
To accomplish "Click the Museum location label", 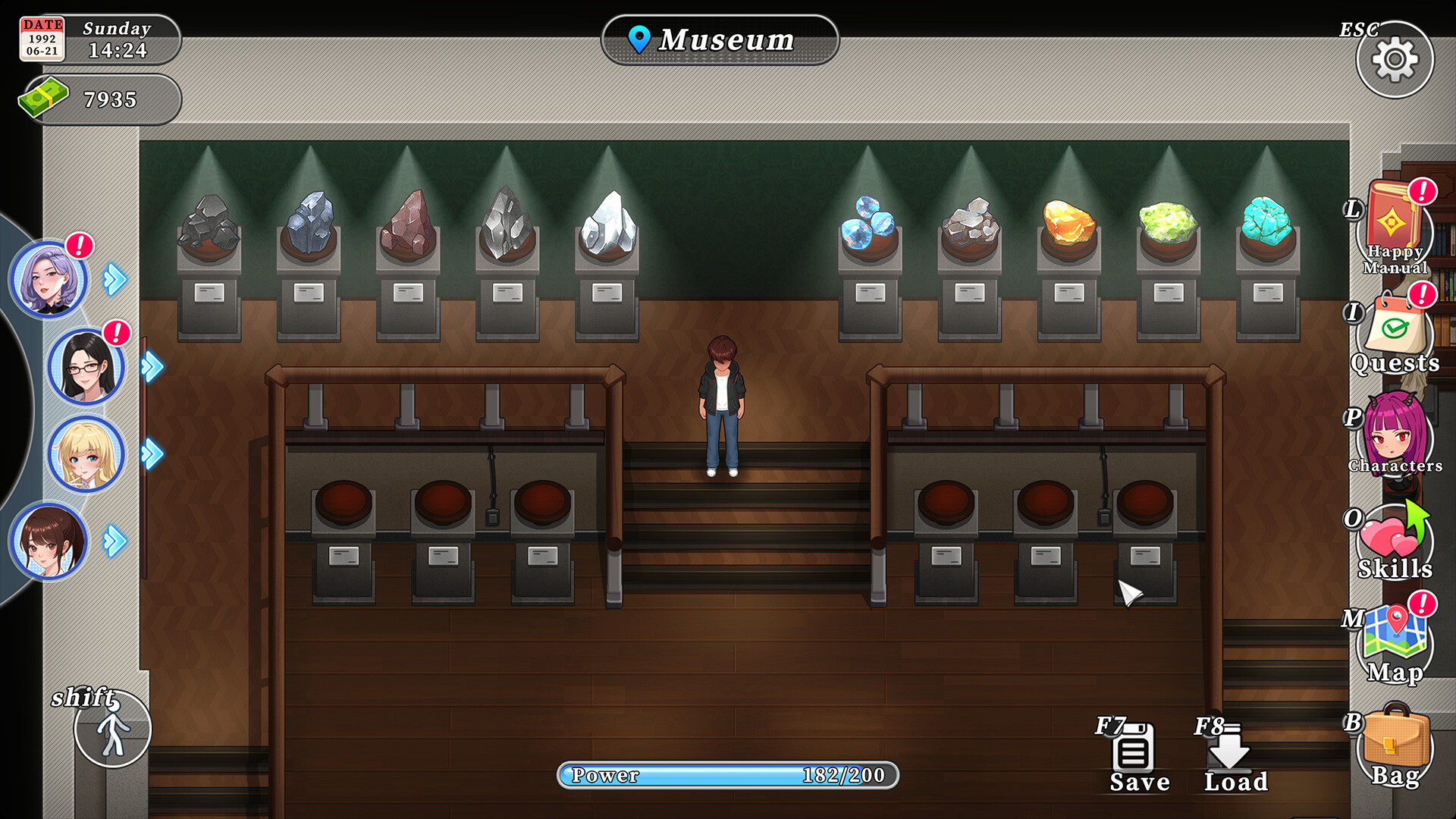I will click(x=720, y=39).
